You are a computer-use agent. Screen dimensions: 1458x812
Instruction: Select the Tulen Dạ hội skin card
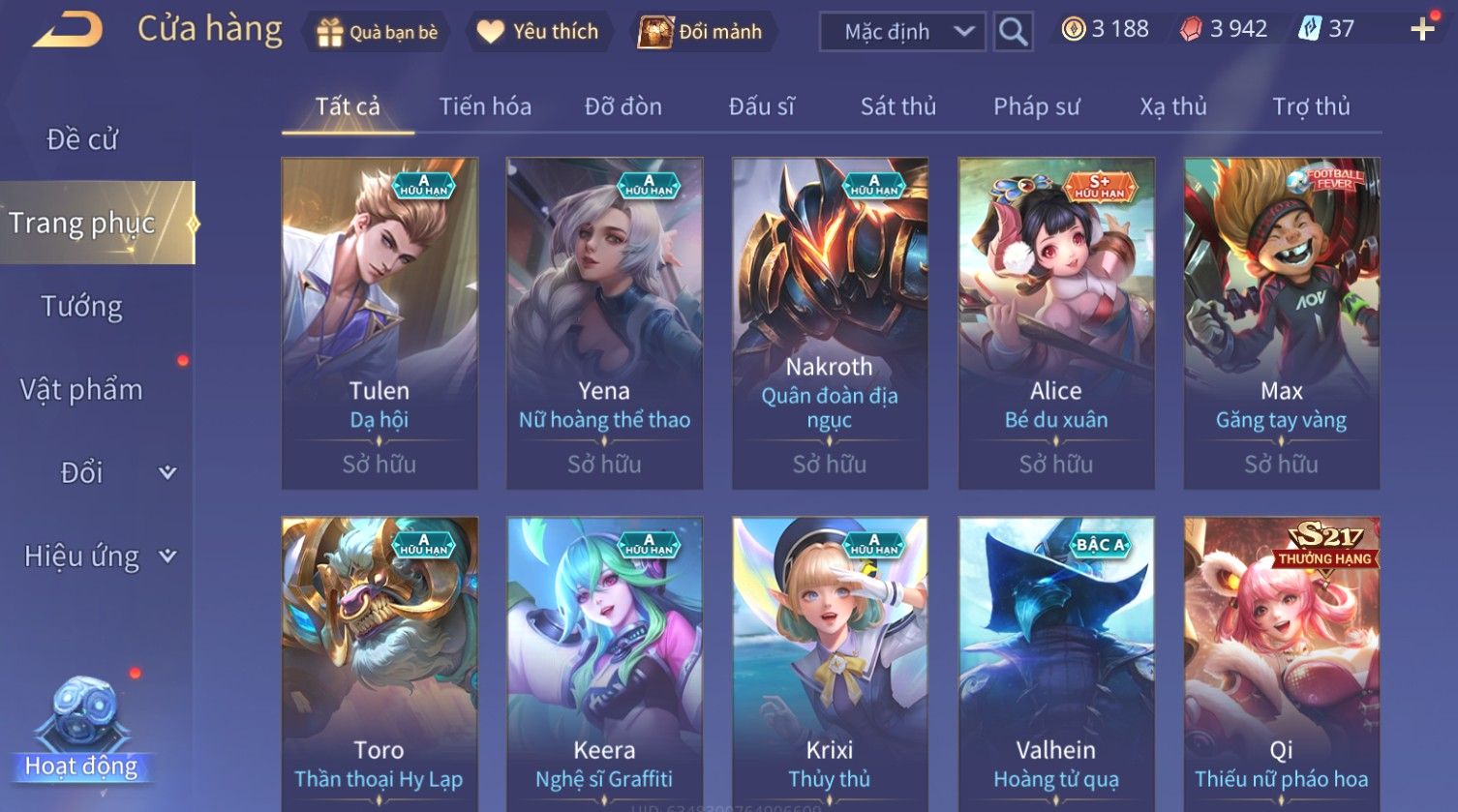click(x=380, y=322)
